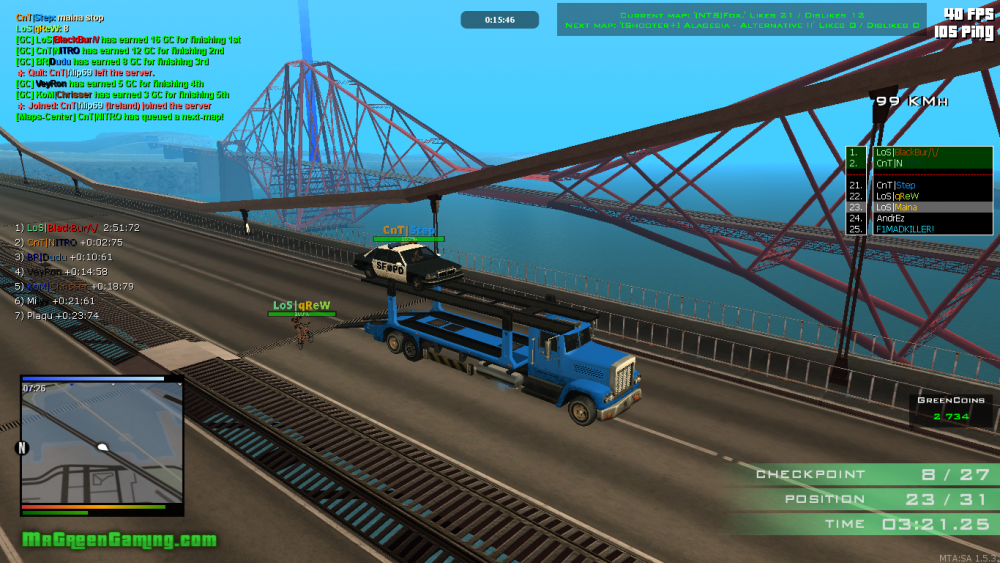Click the minimap radar
This screenshot has width=1000, height=563.
tap(102, 444)
